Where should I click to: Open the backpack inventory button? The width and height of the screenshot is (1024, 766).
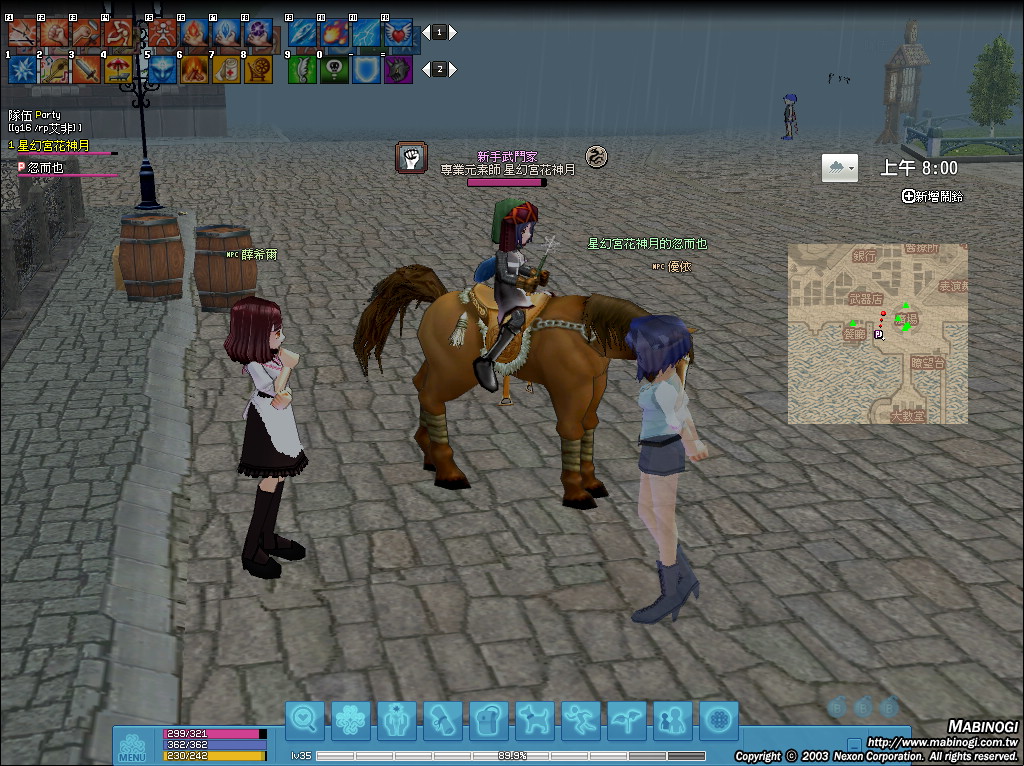(489, 720)
